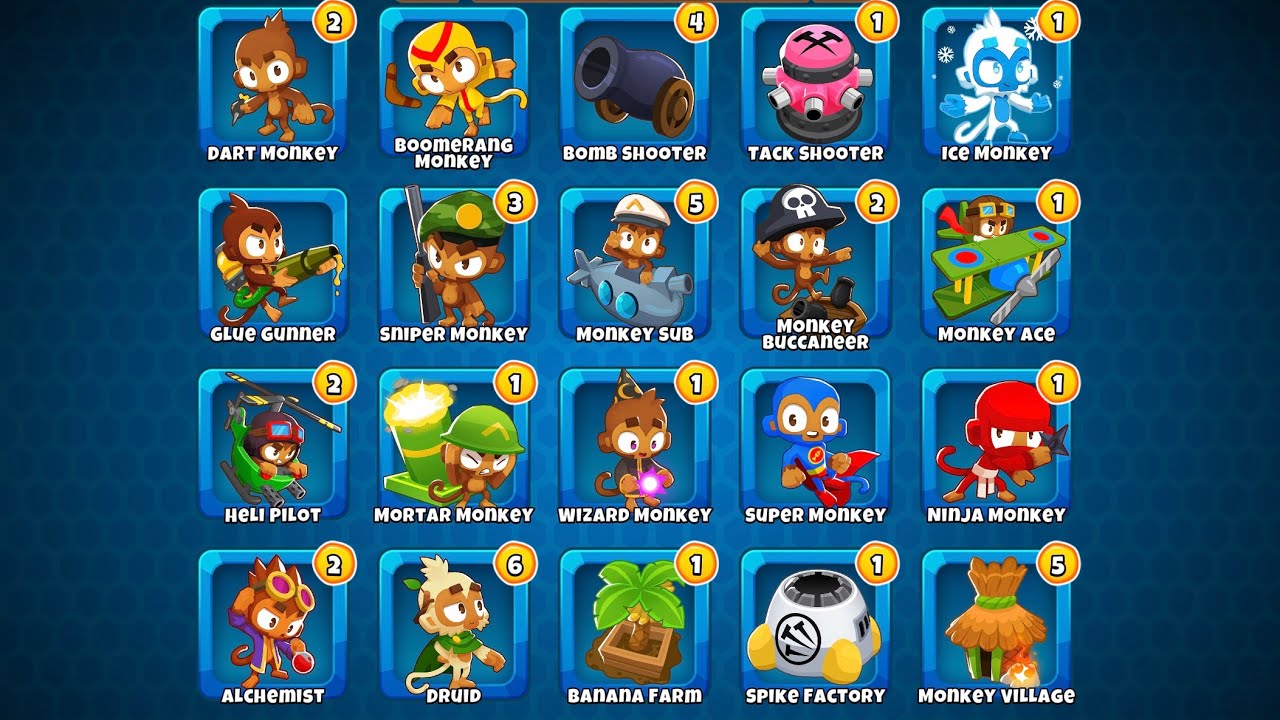This screenshot has width=1280, height=720.
Task: Choose the Alchemist tower
Action: coord(272,625)
